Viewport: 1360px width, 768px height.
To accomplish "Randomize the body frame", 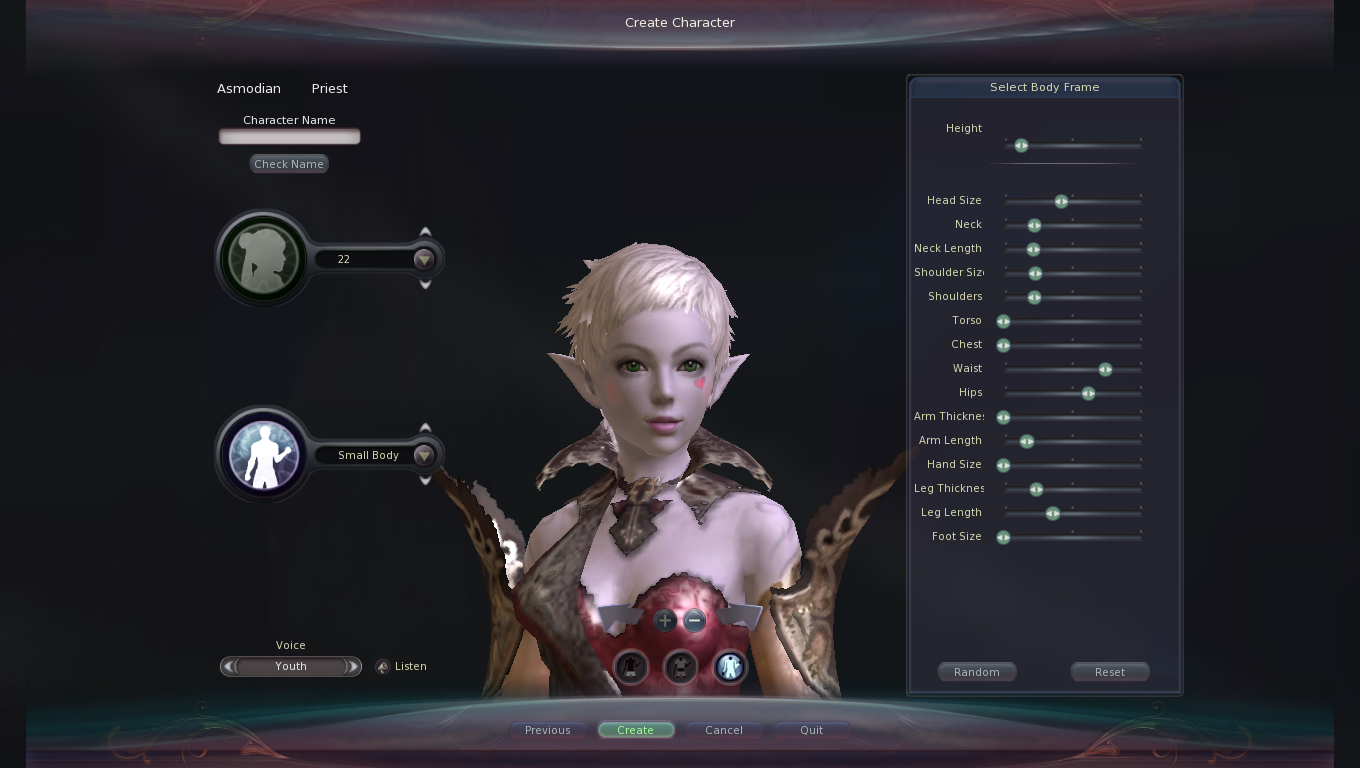I will (976, 672).
